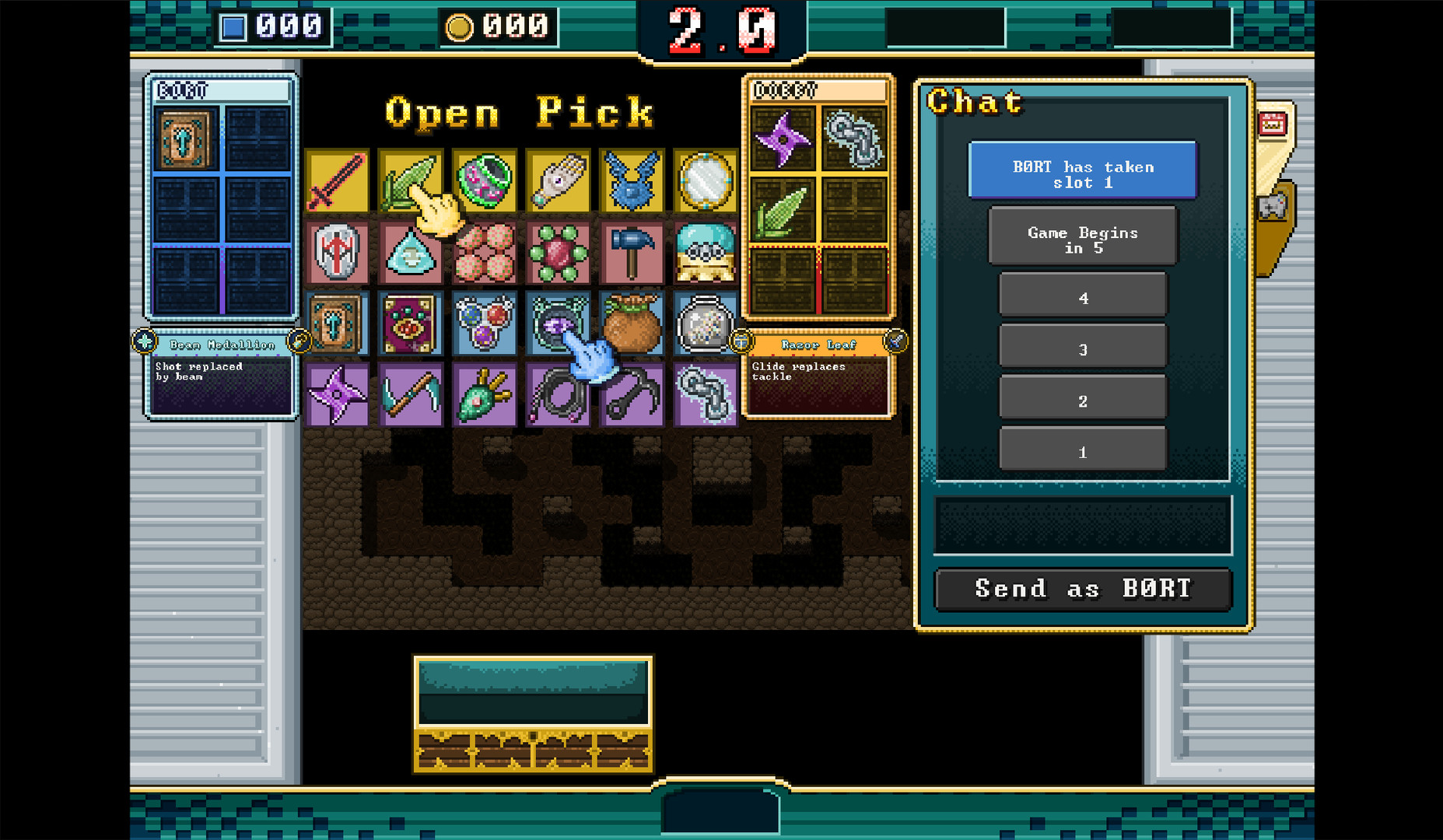Select the water droplet item

point(411,253)
